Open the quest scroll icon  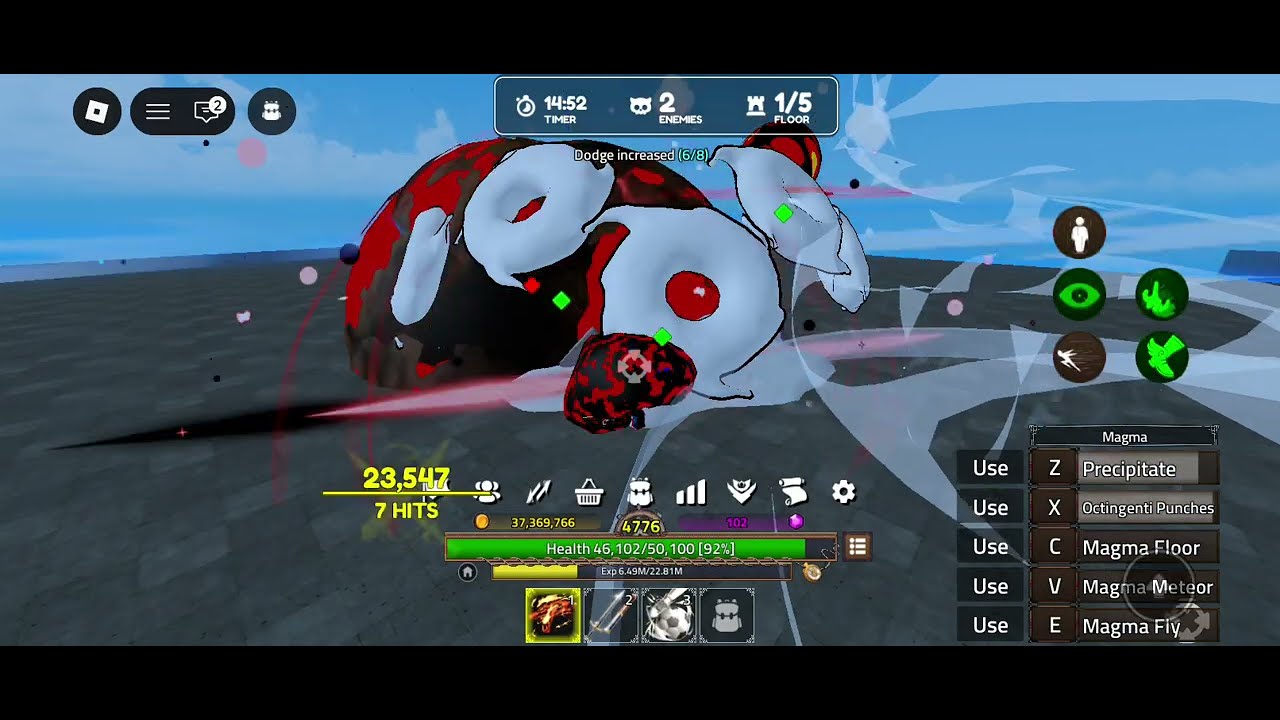tap(793, 492)
